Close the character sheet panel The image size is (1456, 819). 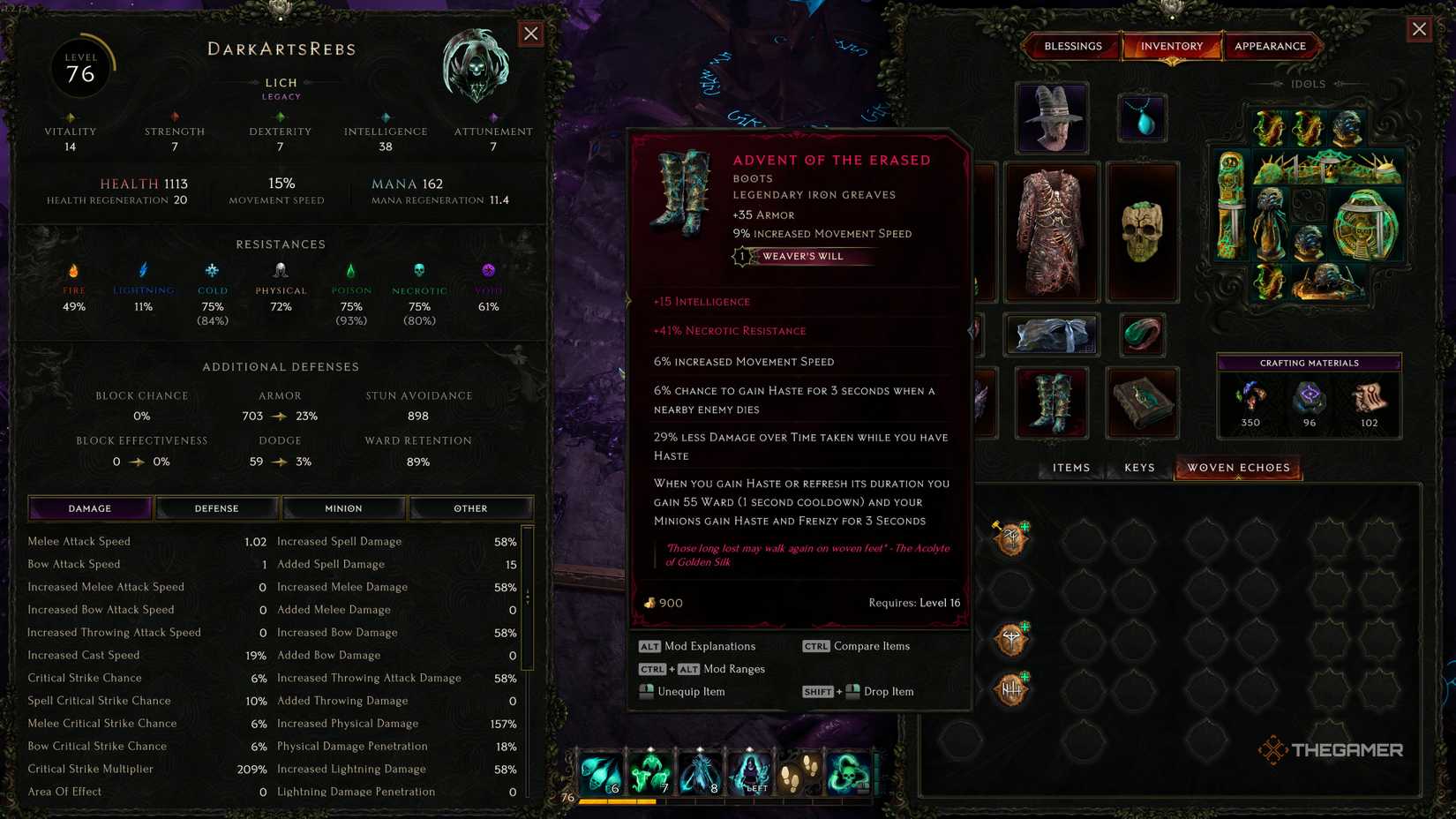[530, 34]
